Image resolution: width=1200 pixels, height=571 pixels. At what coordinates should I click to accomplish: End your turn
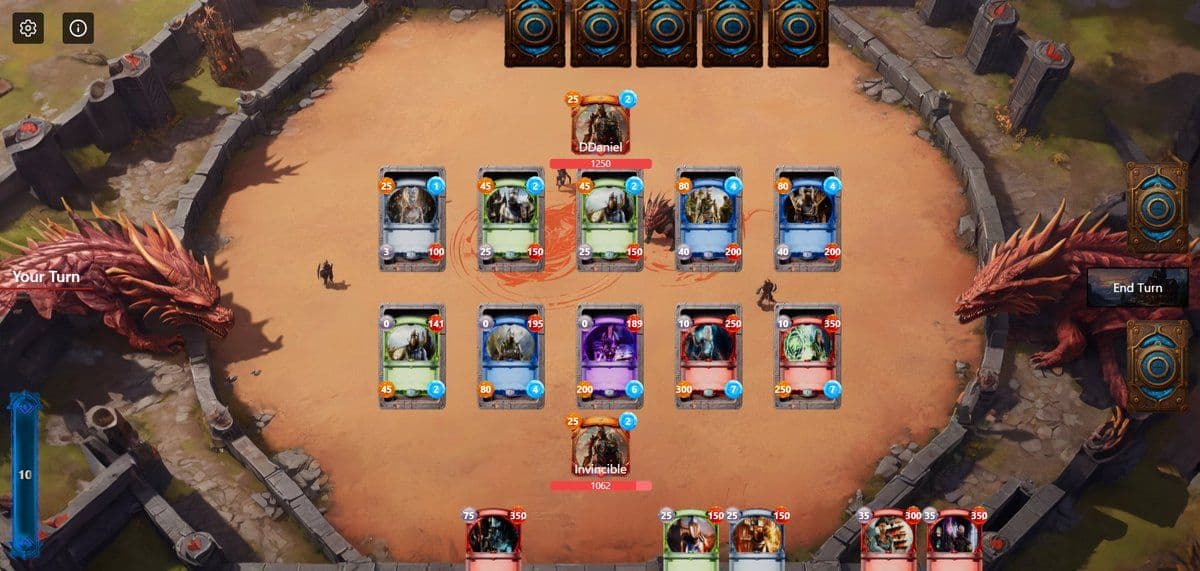tap(1137, 288)
